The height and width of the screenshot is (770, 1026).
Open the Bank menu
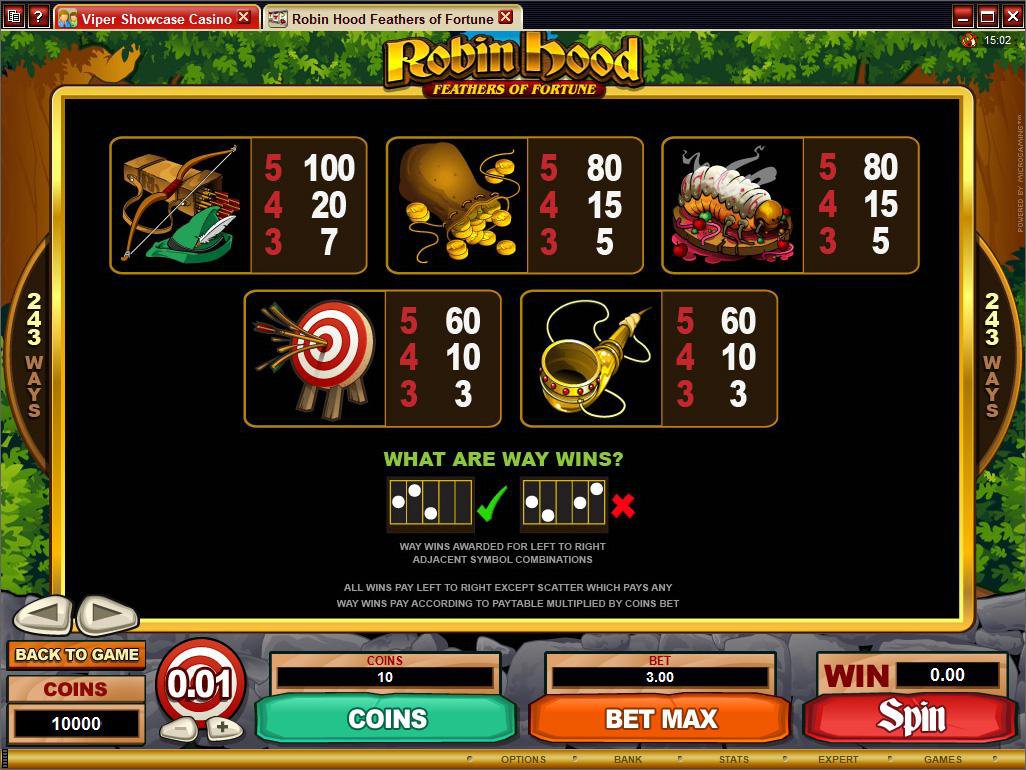point(628,760)
